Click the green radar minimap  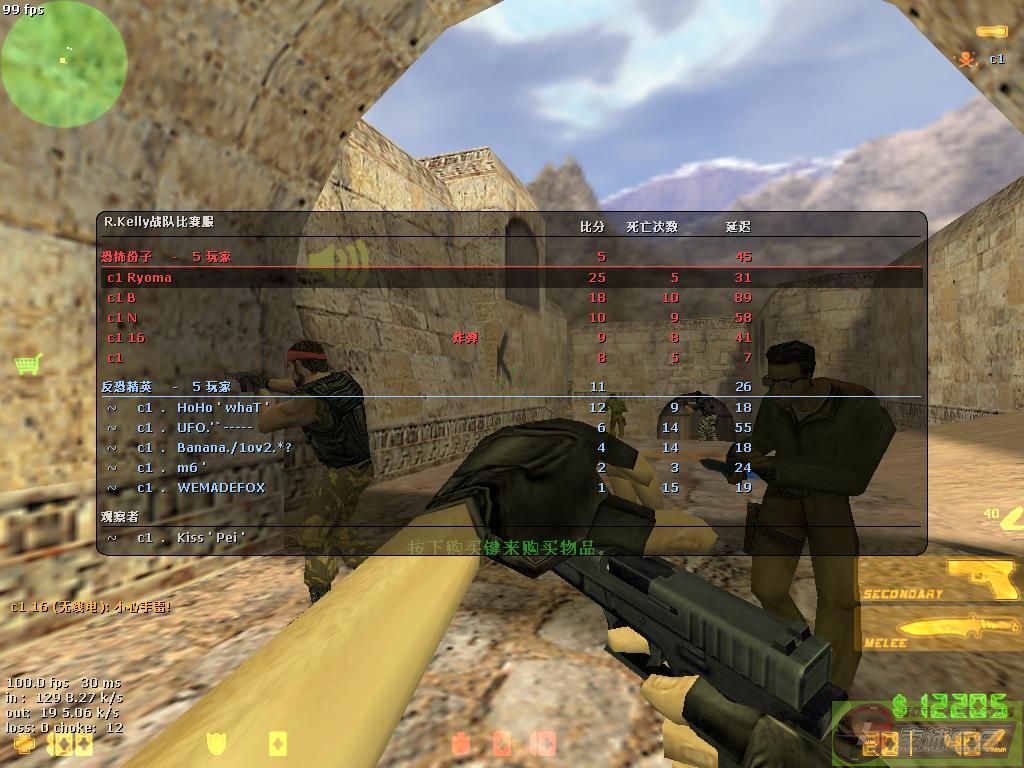(64, 64)
